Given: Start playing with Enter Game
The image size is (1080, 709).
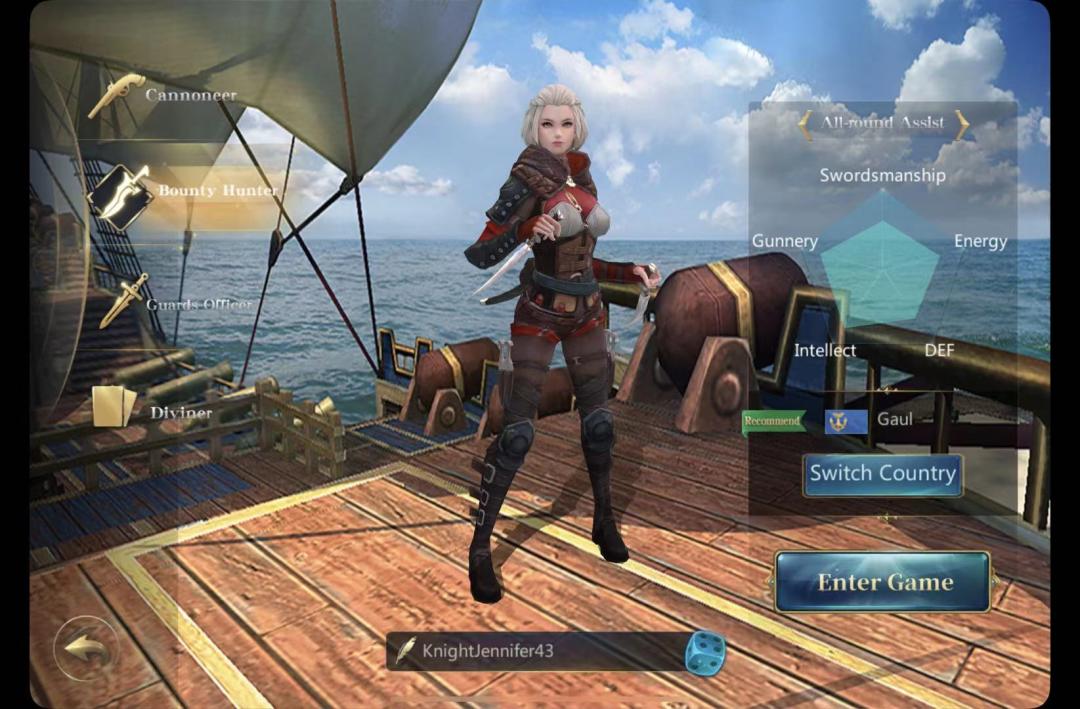Looking at the screenshot, I should (883, 582).
